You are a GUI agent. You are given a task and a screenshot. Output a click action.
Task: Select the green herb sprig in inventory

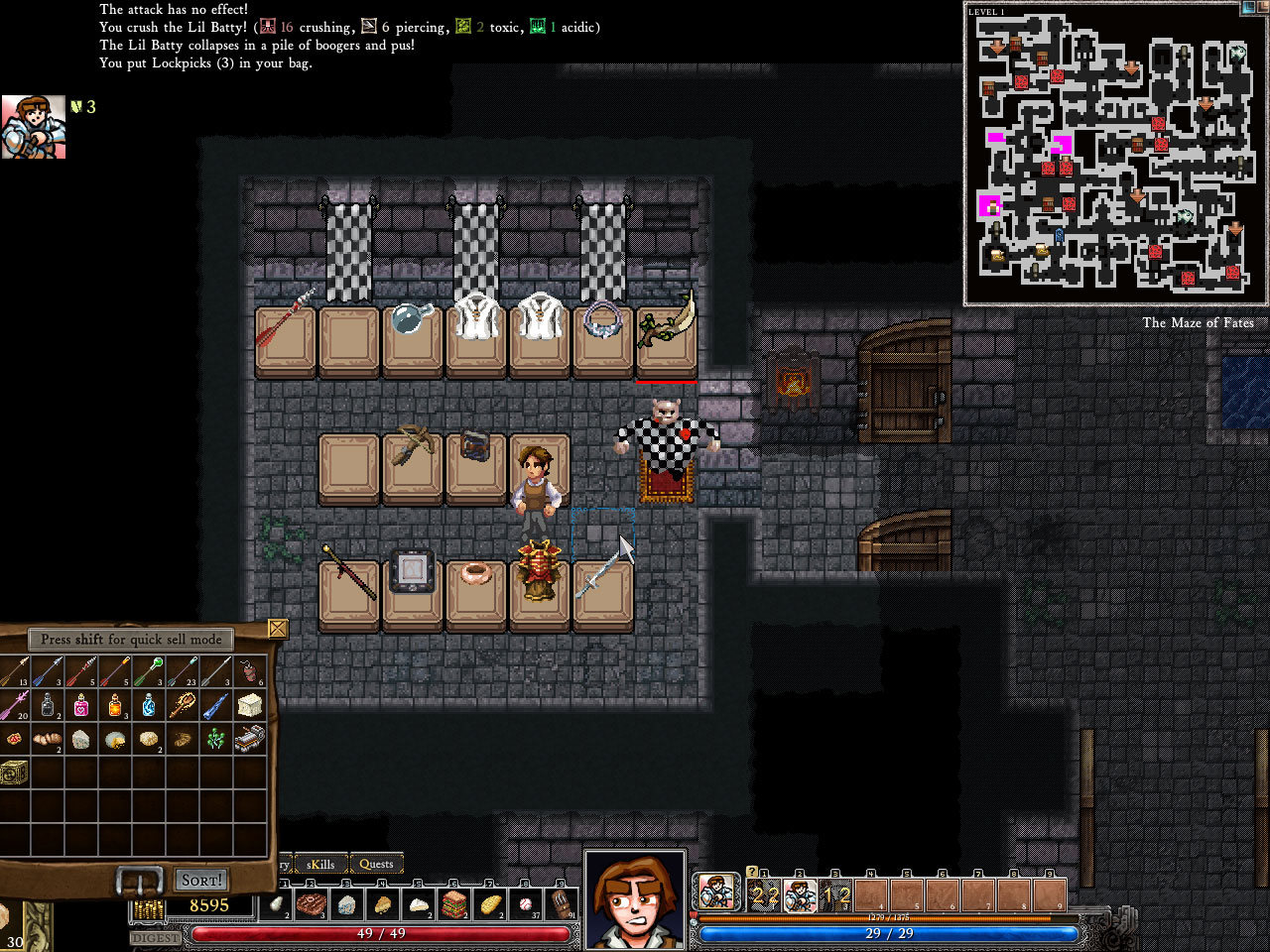(x=216, y=738)
